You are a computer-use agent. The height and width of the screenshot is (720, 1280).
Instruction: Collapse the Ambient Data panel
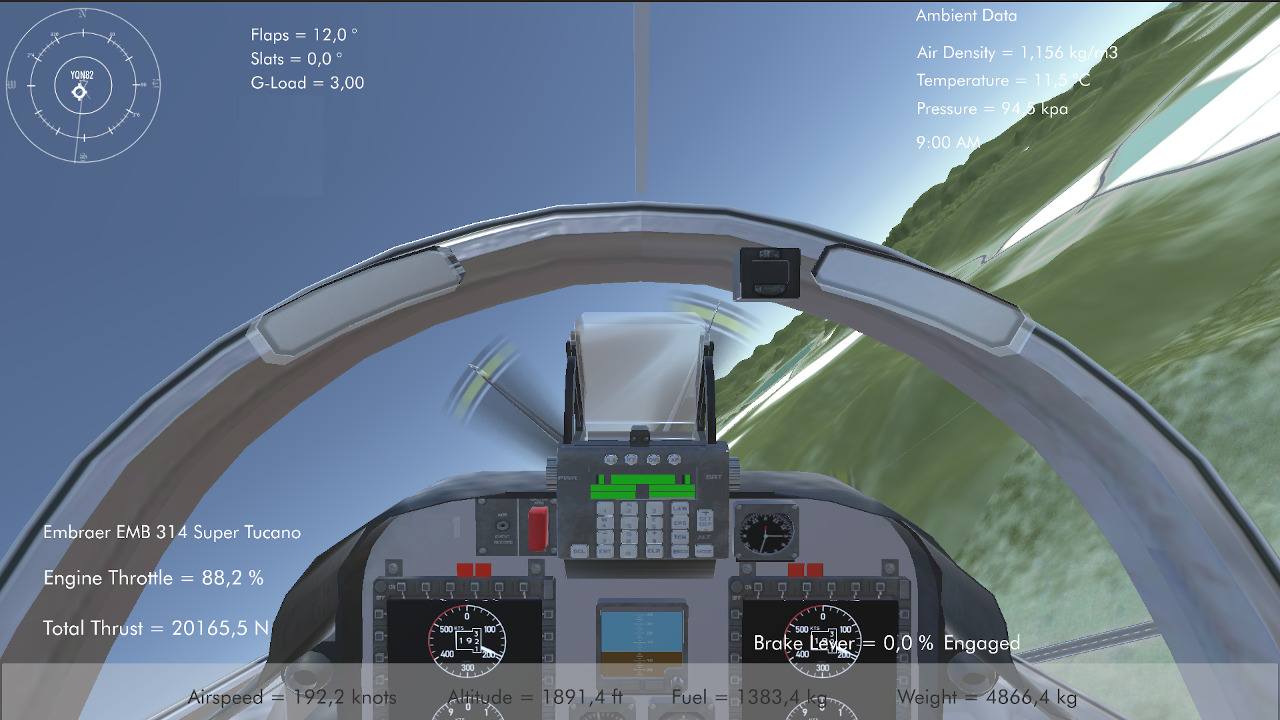[x=965, y=15]
